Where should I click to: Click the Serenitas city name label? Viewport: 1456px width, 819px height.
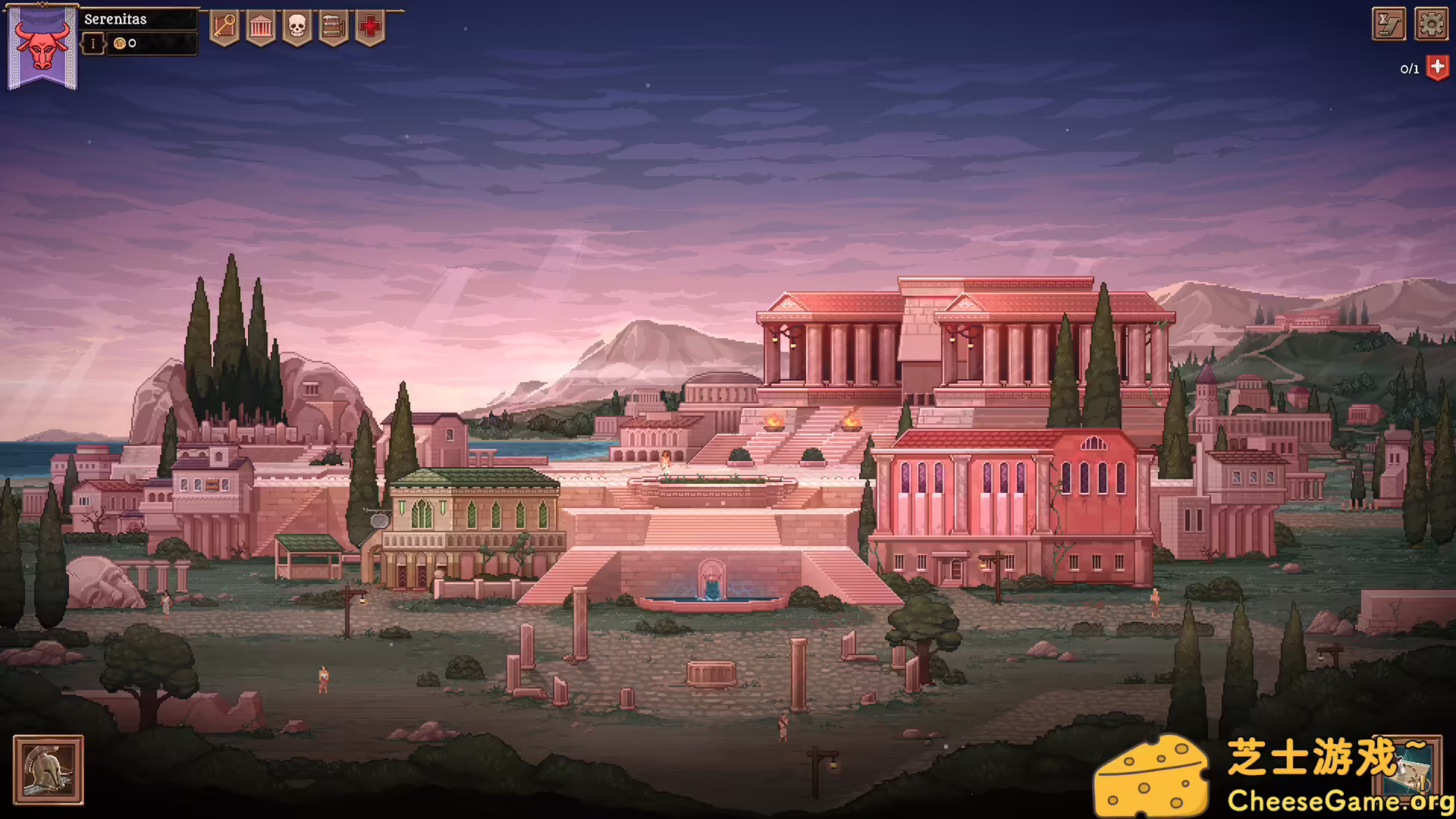tap(116, 19)
